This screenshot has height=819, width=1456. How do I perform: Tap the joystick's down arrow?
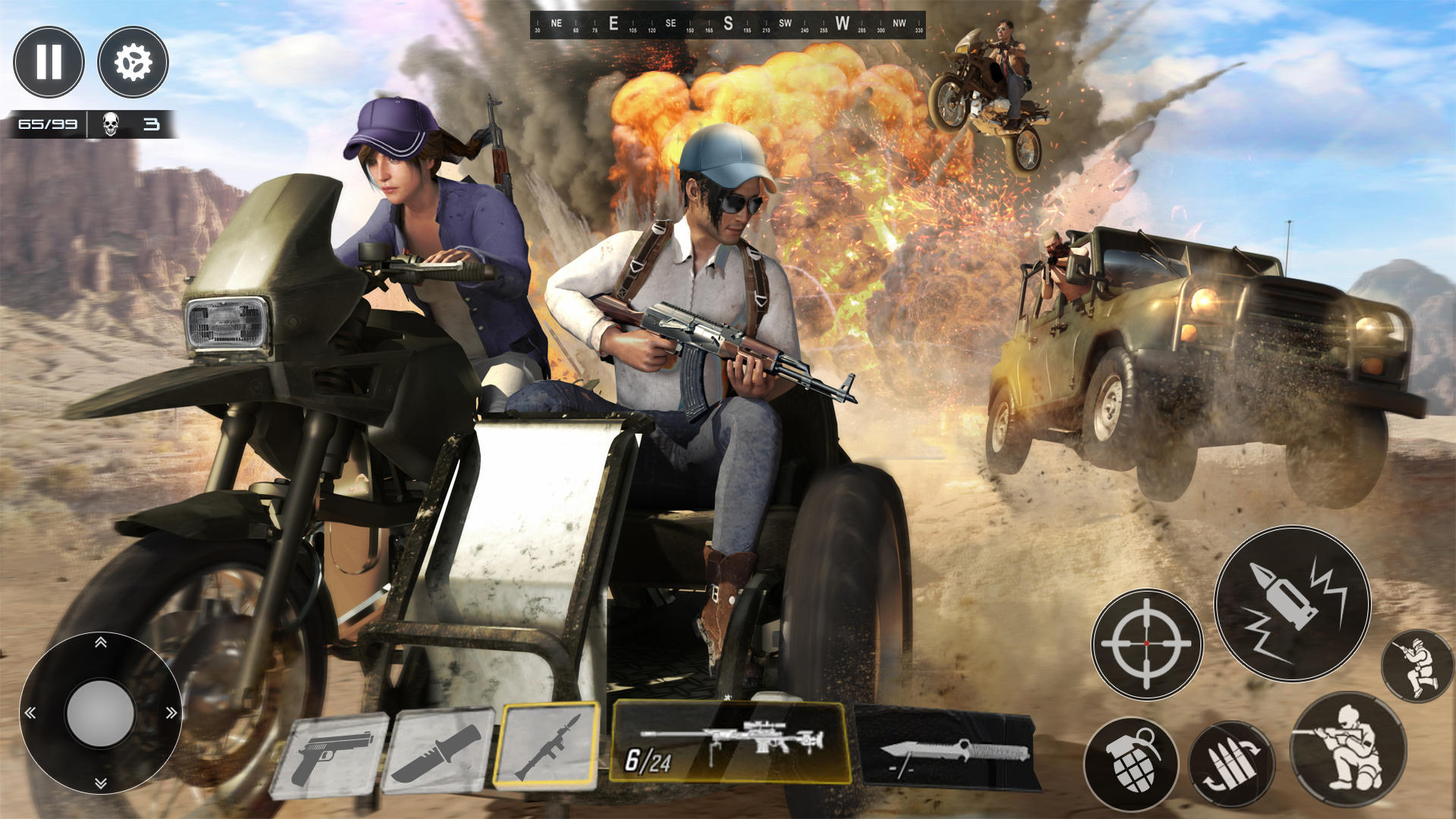(100, 783)
